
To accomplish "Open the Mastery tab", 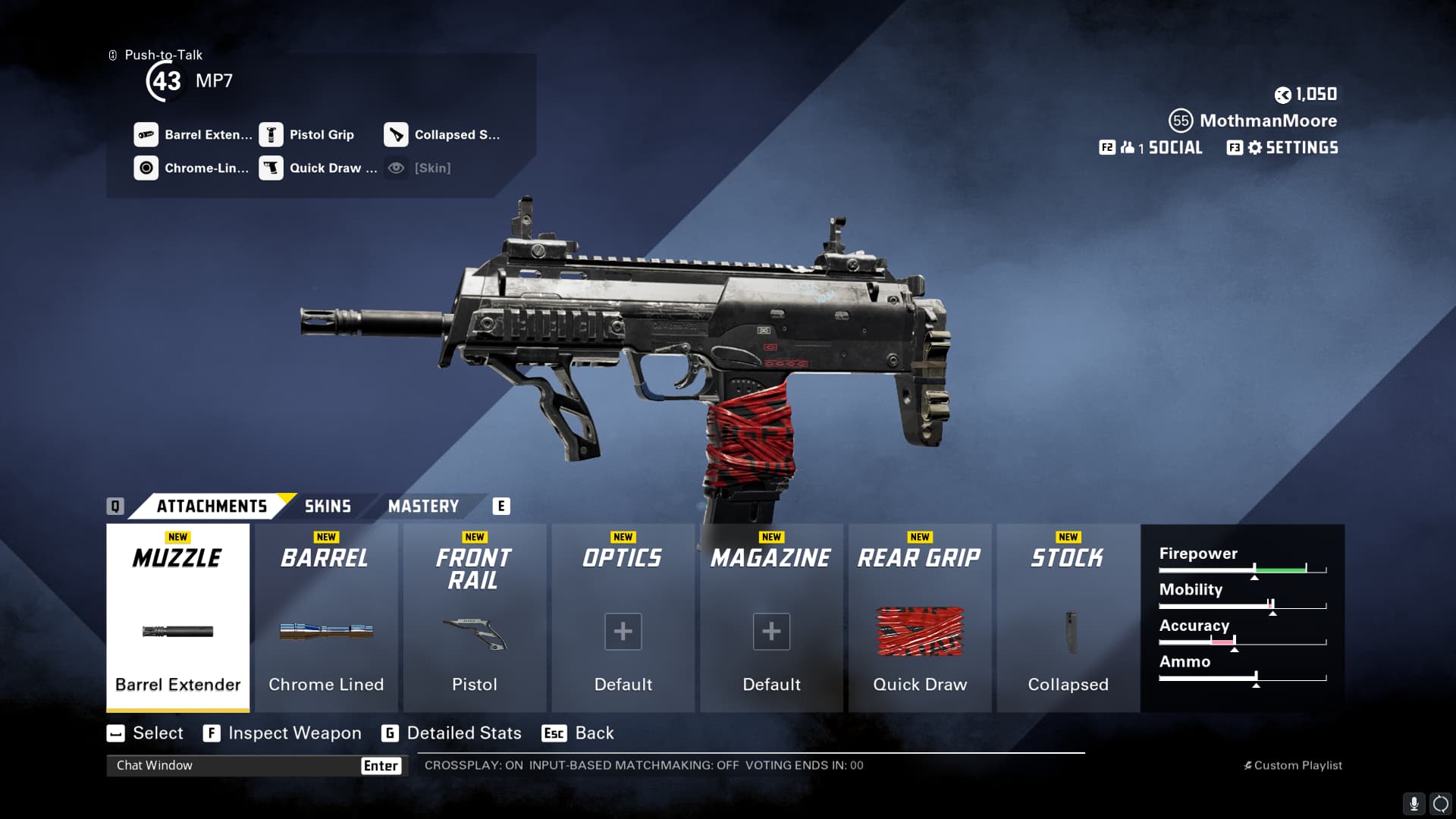I will point(423,507).
